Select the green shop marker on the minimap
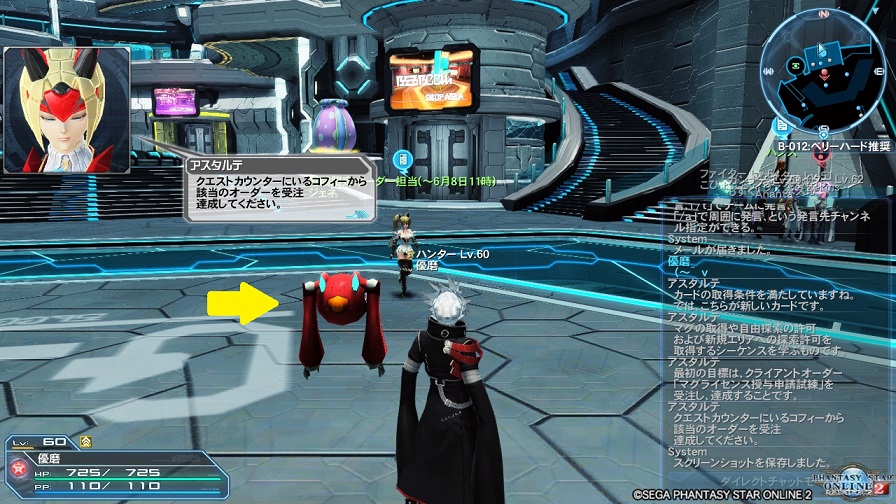 click(796, 63)
